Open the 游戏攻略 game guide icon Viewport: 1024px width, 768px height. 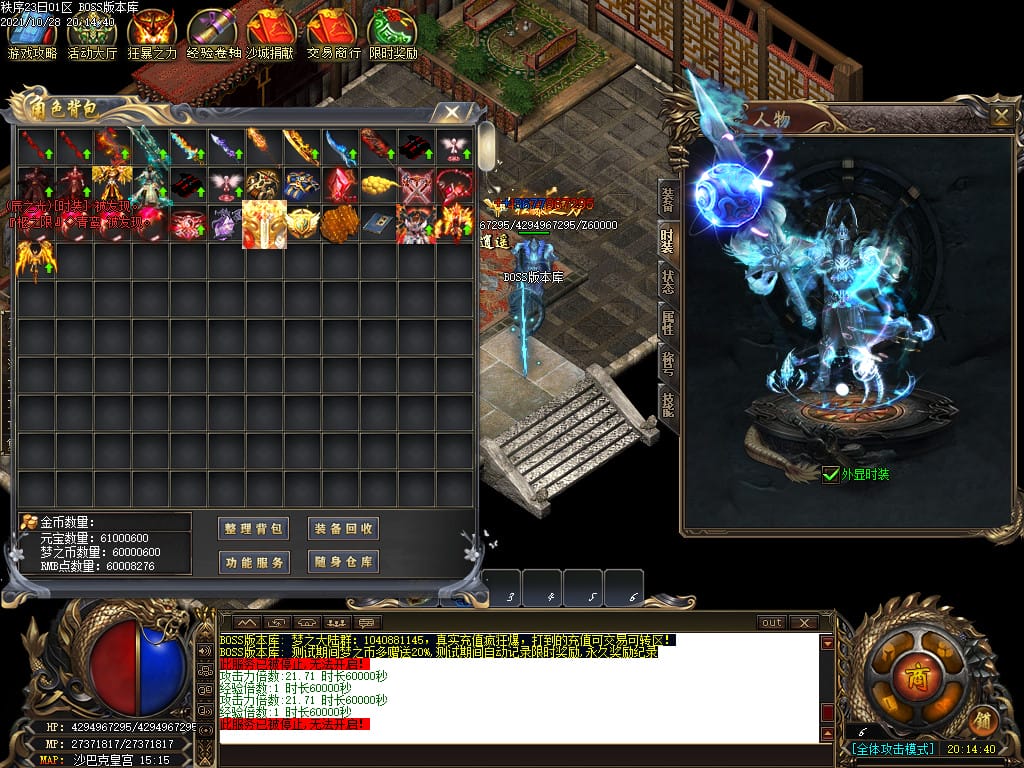(32, 34)
